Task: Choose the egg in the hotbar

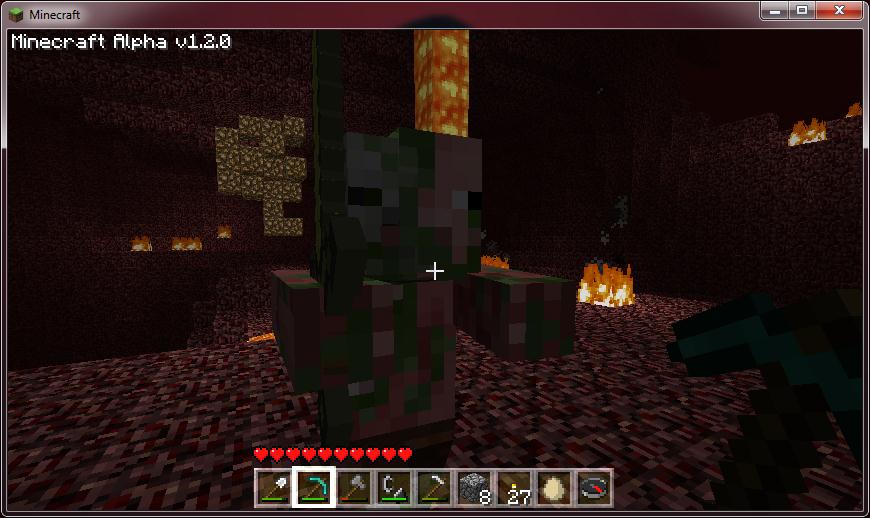Action: pyautogui.click(x=553, y=487)
